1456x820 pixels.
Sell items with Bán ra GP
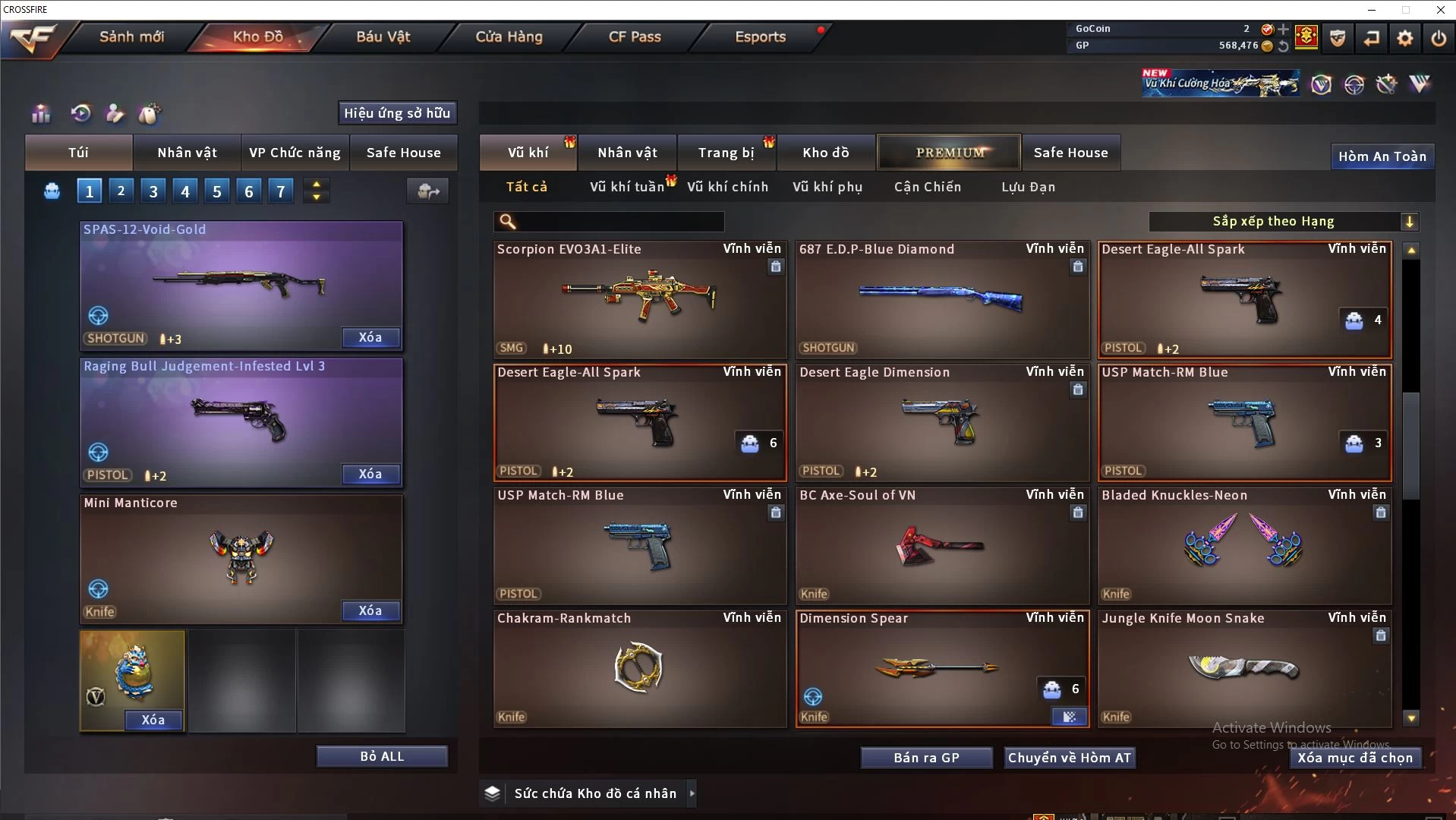pyautogui.click(x=926, y=758)
